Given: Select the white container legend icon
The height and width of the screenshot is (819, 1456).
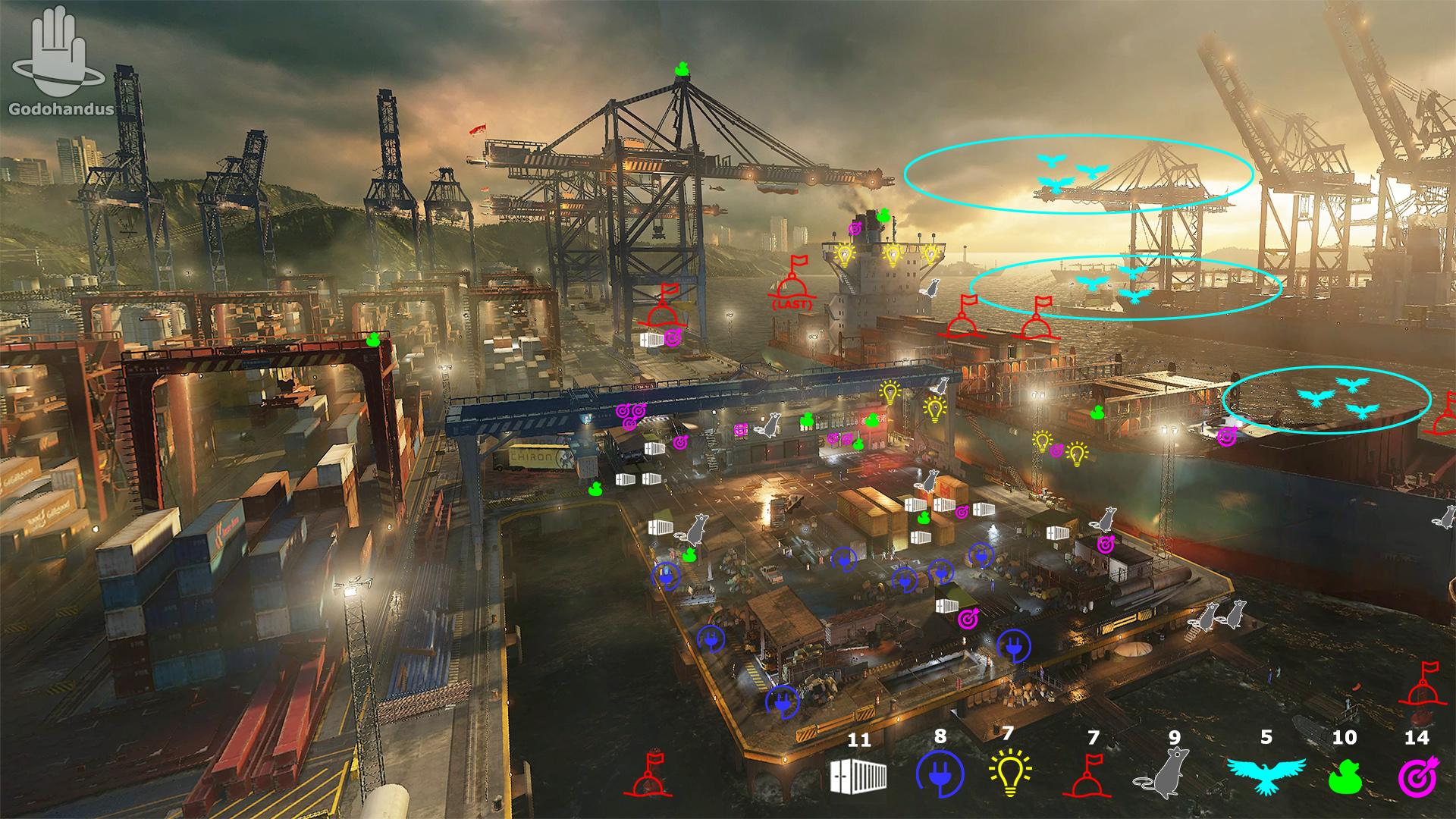Looking at the screenshot, I should click(859, 776).
